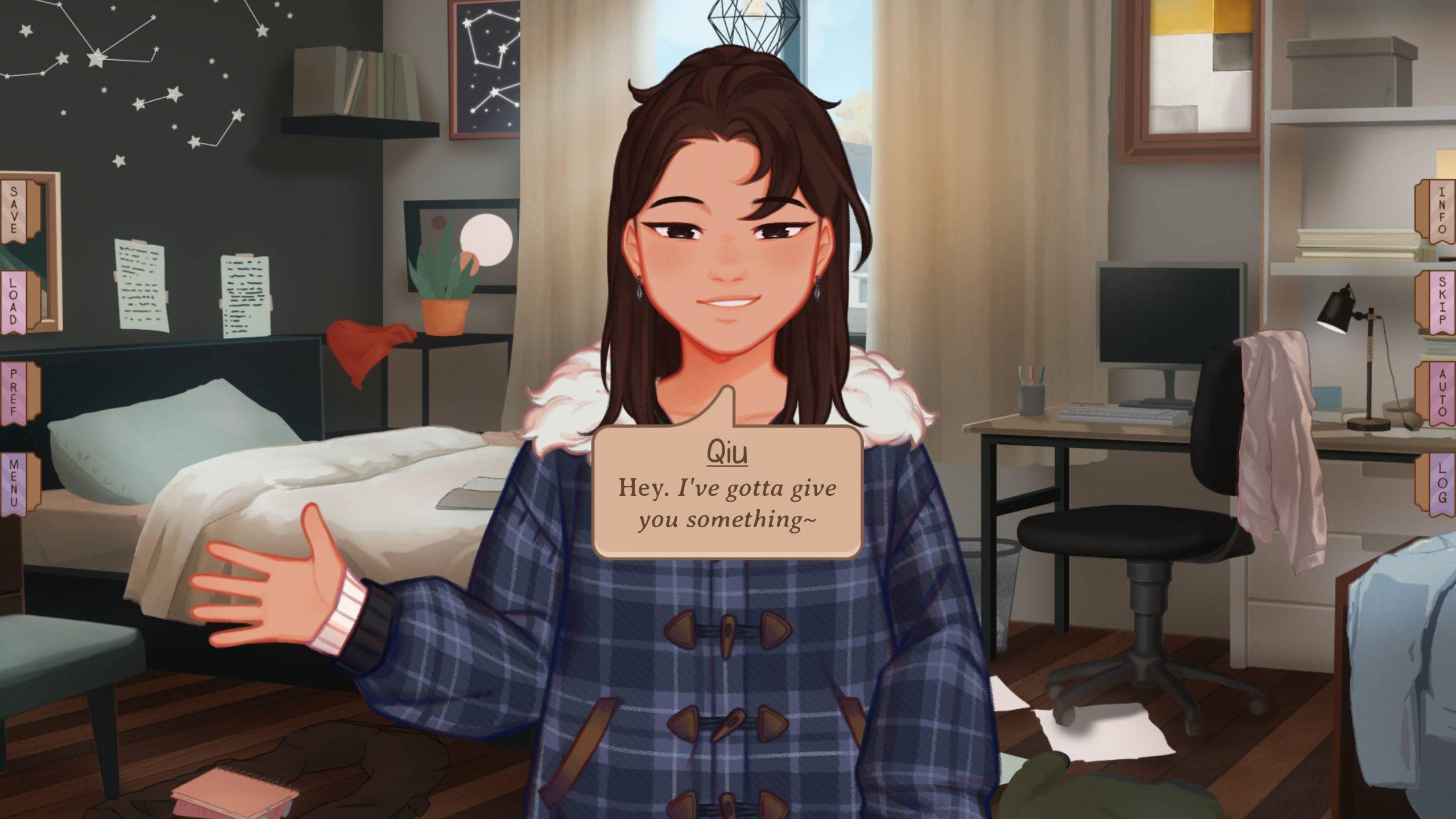Screen dimensions: 1456x819
Task: Open the PREF preferences tab
Action: [16, 392]
